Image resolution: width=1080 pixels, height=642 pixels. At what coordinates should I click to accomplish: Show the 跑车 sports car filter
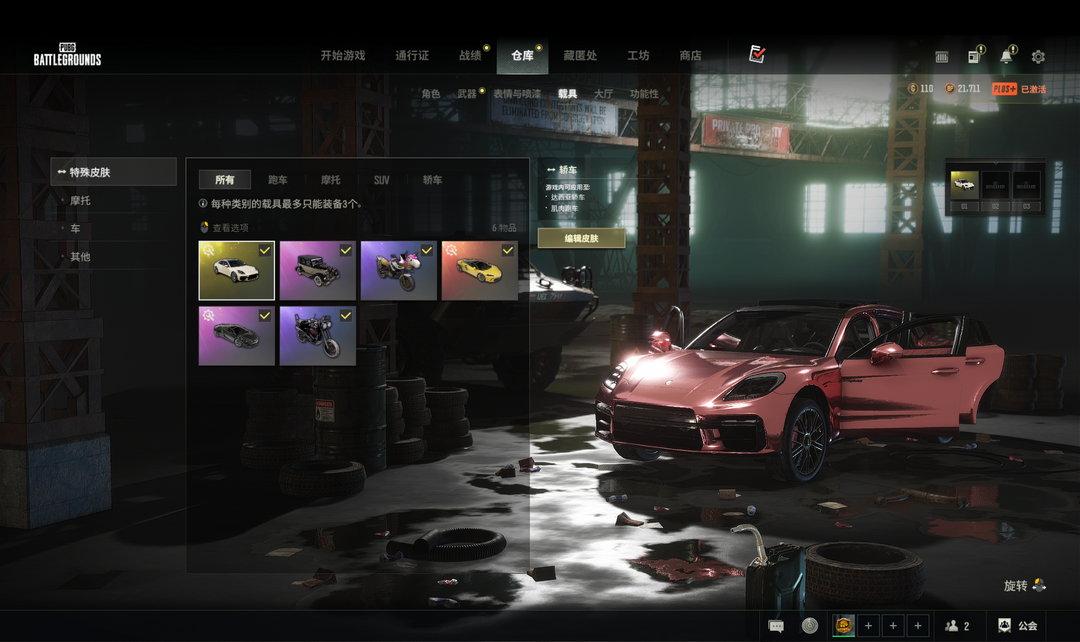pyautogui.click(x=278, y=180)
